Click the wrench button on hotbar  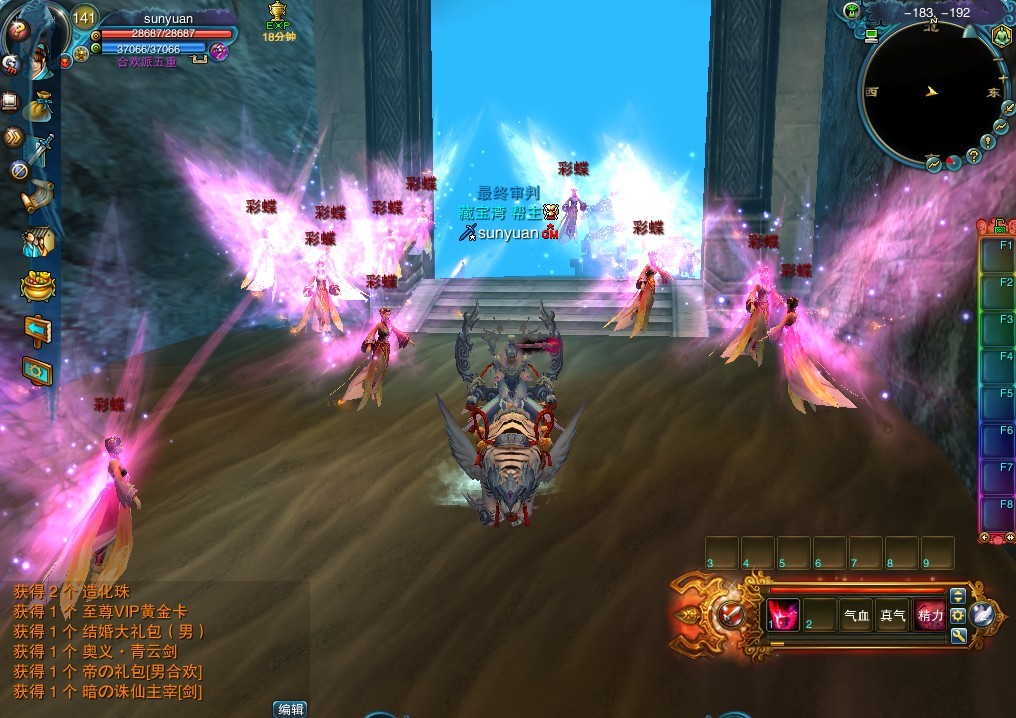tap(957, 635)
